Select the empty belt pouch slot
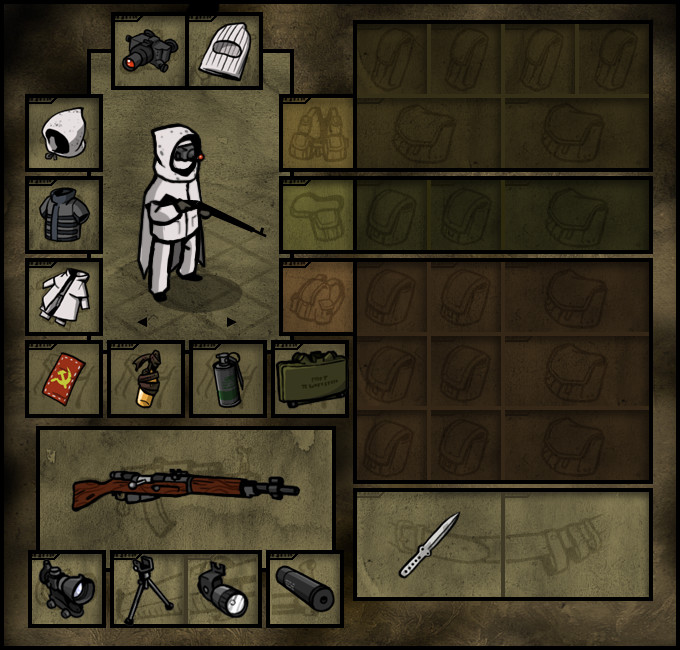 (317, 215)
